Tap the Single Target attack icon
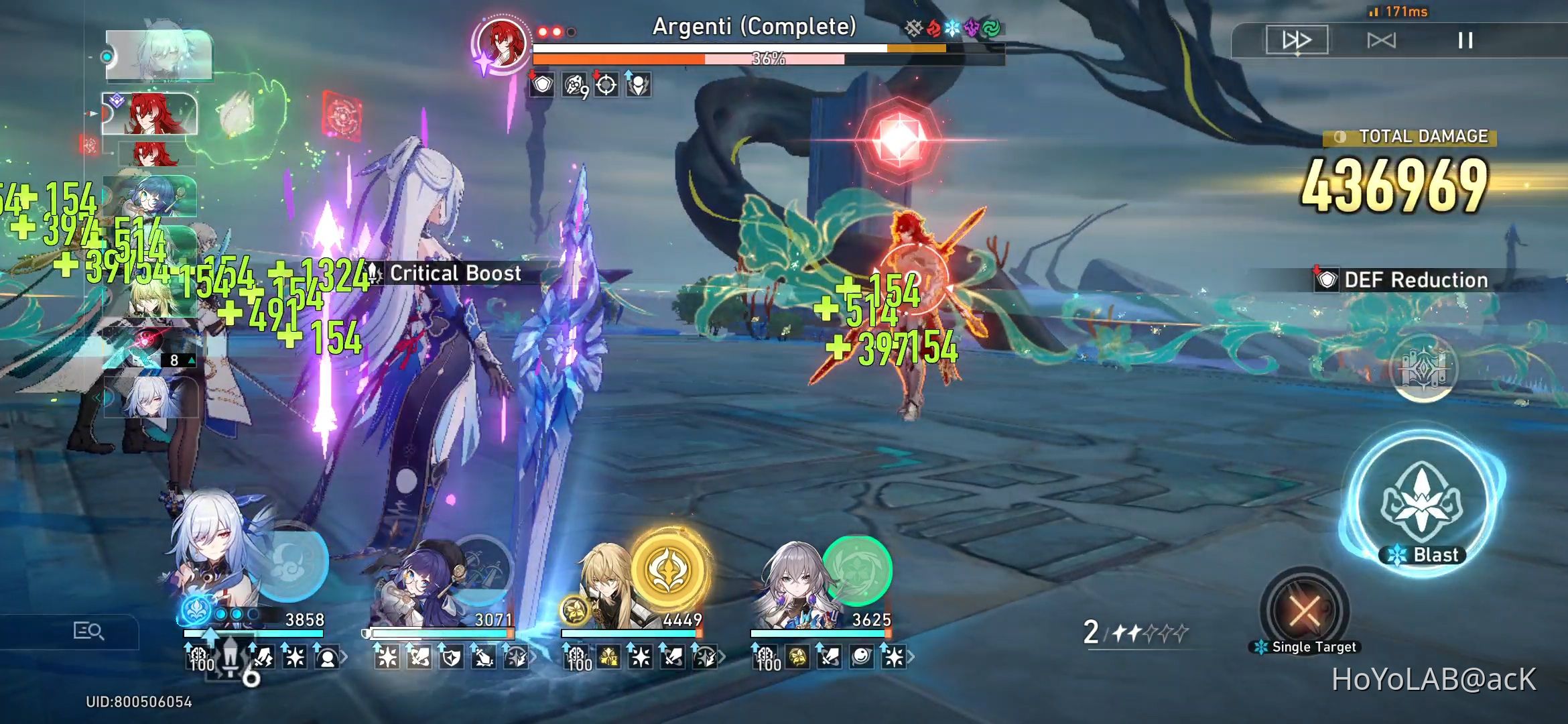The image size is (1568, 724). pyautogui.click(x=1304, y=611)
